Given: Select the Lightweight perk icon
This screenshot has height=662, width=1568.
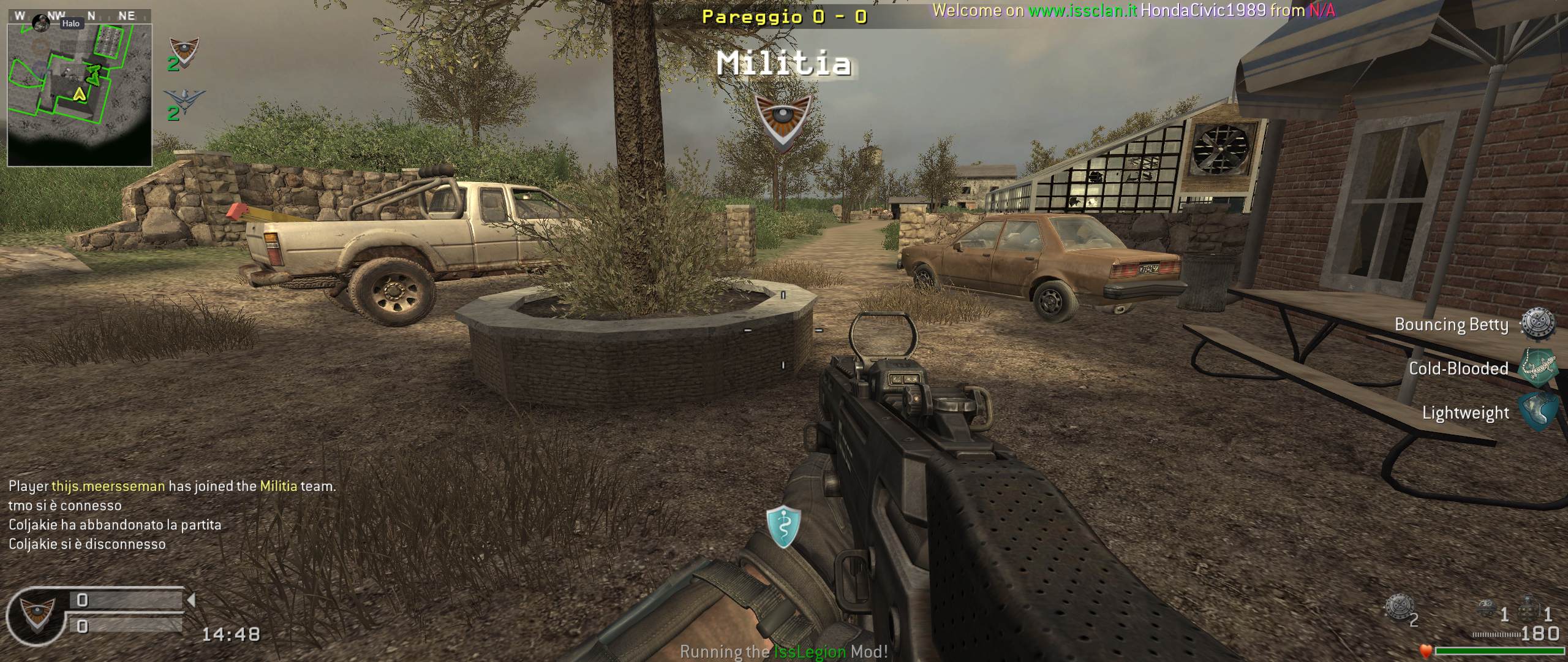Looking at the screenshot, I should pyautogui.click(x=1539, y=412).
